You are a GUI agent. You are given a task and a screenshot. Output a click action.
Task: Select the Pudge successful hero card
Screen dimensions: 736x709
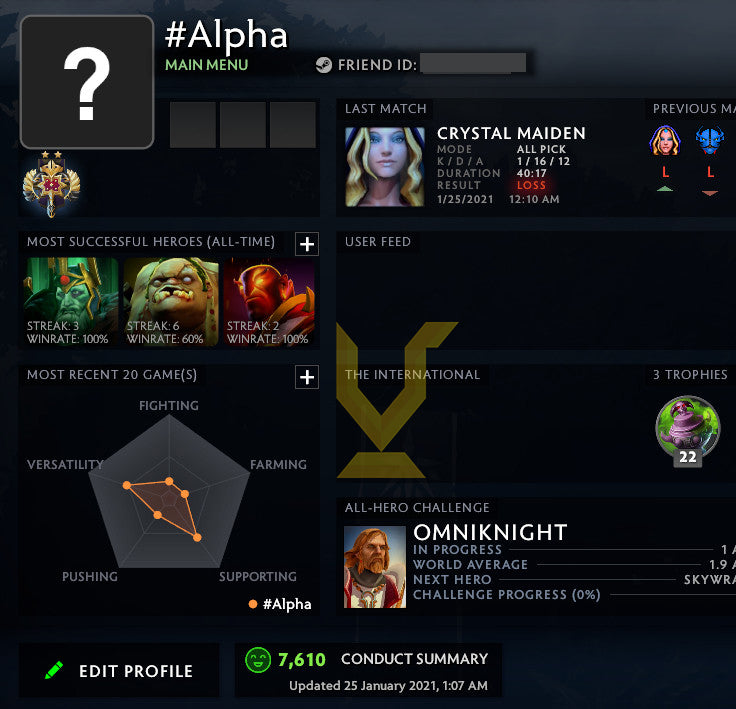tap(171, 302)
